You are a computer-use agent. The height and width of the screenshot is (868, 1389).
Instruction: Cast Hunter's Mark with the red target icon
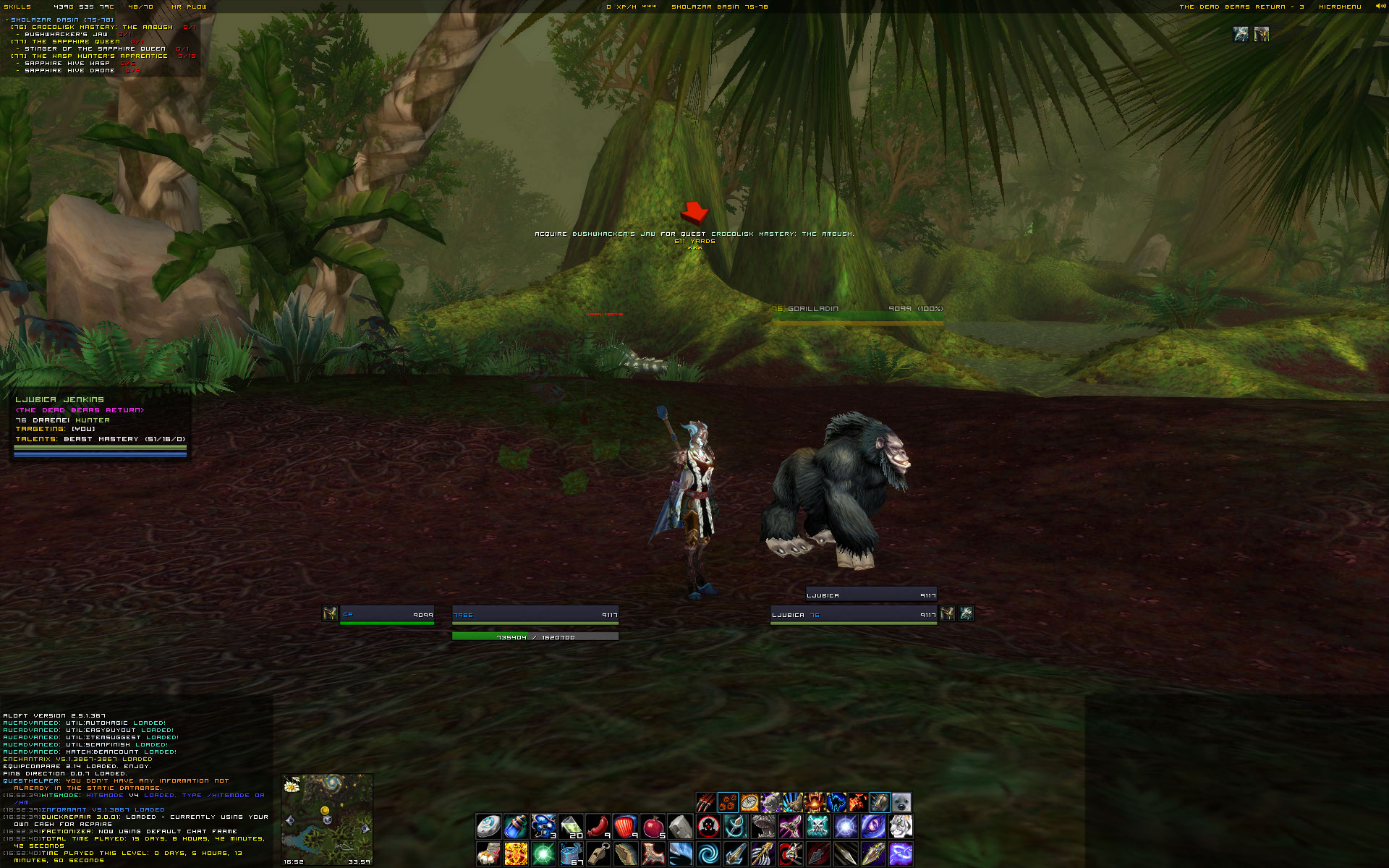click(708, 826)
